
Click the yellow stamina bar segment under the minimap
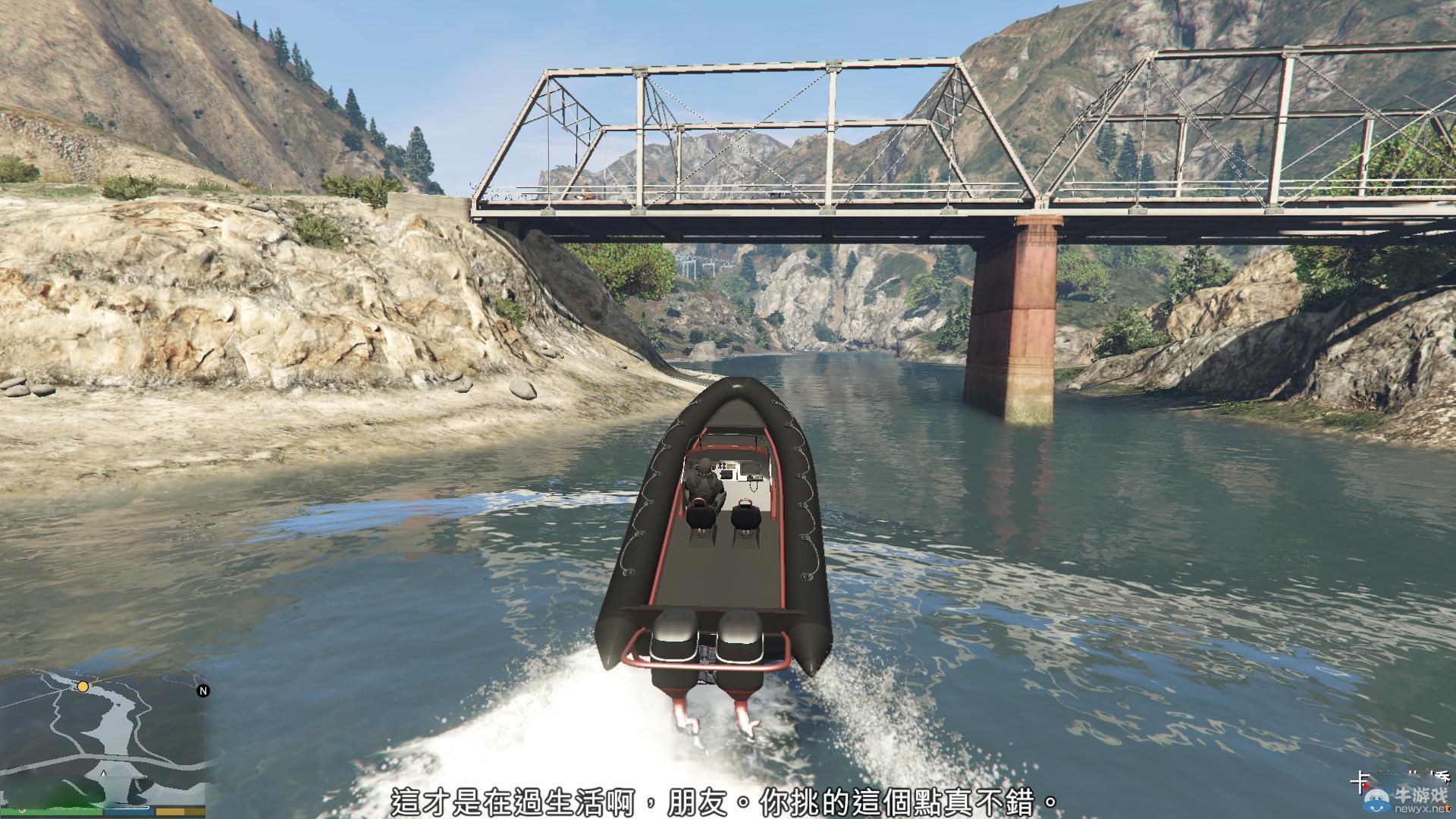(180, 812)
